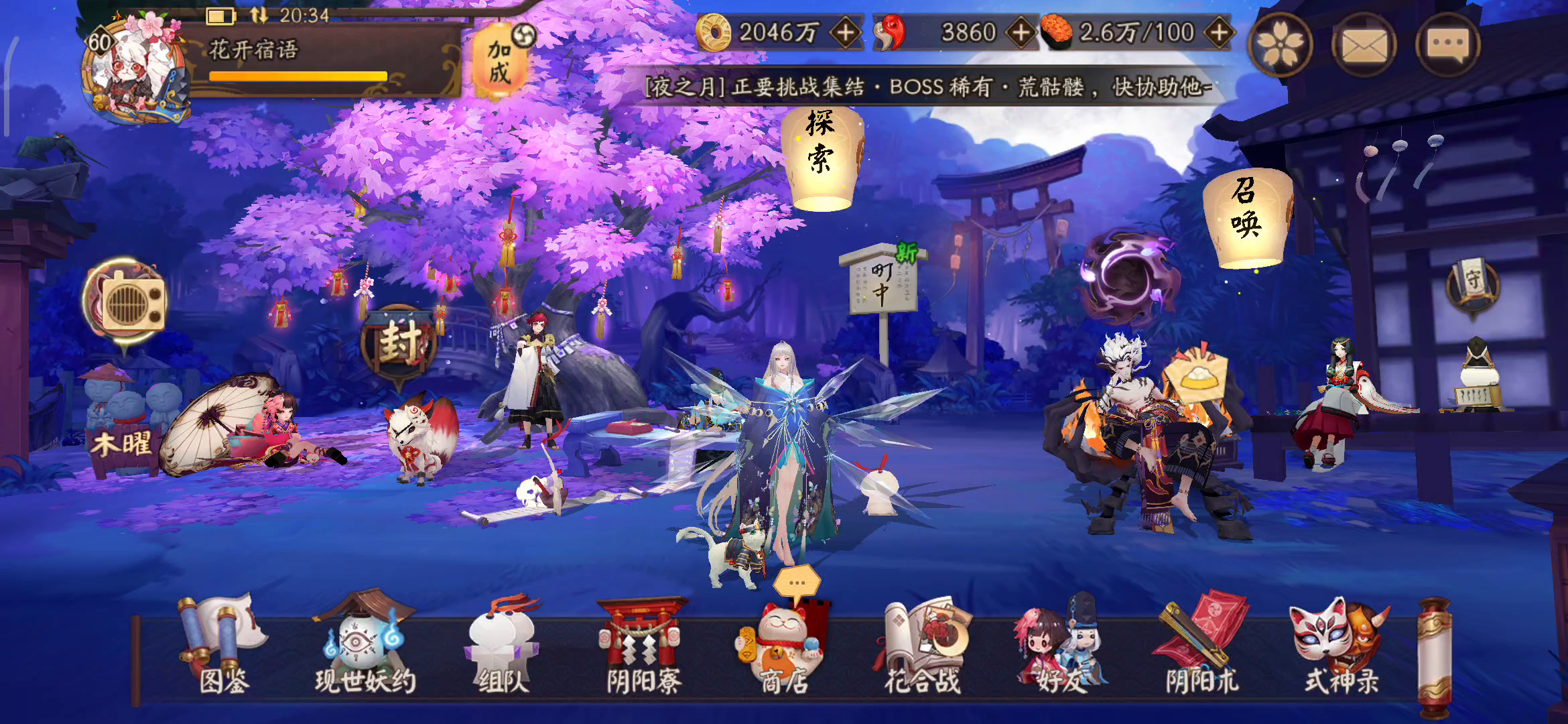
Task: Click the experience progress bar under 花开宿语
Action: [291, 76]
